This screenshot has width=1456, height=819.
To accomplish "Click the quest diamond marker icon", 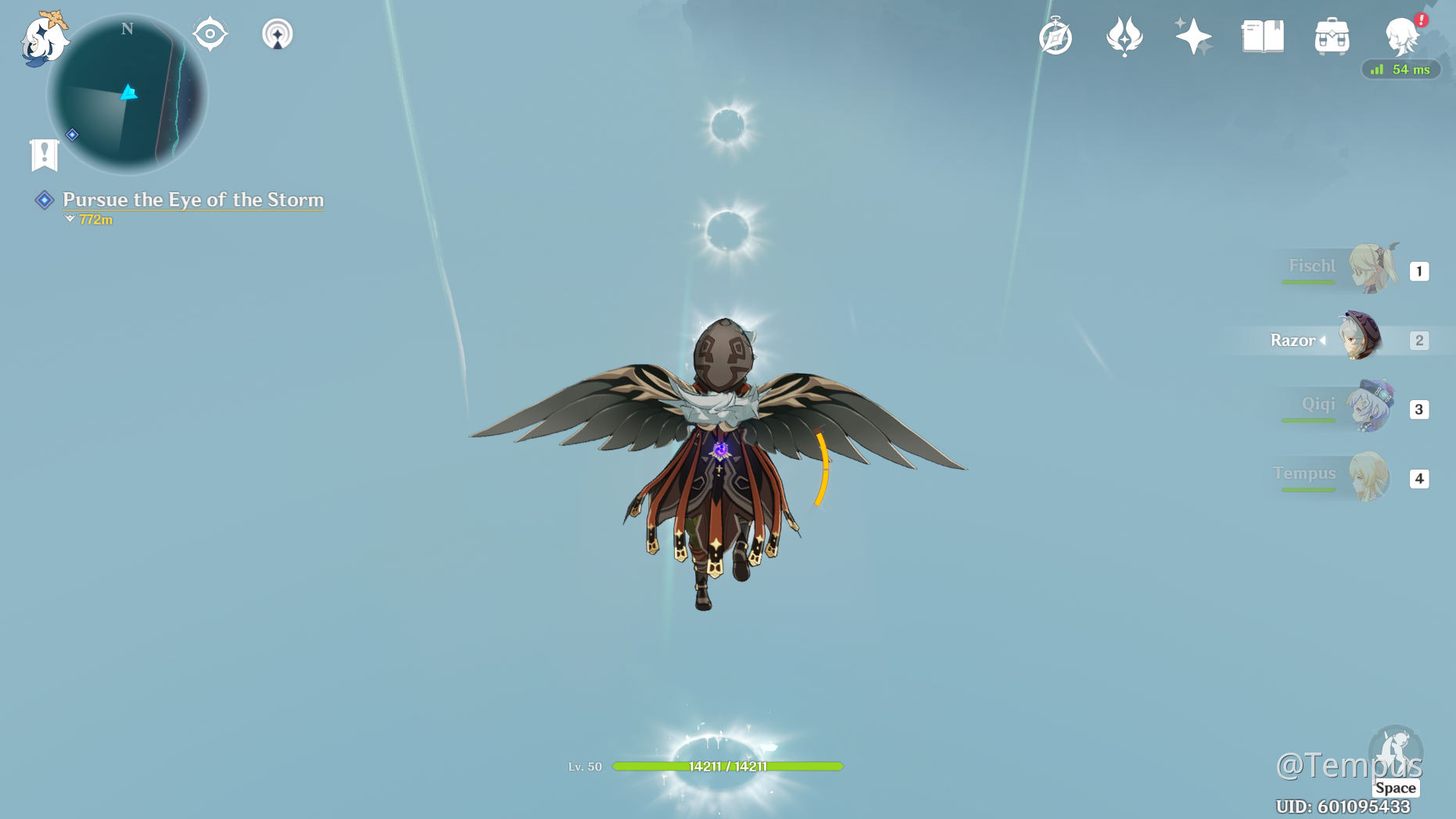I will (x=45, y=199).
